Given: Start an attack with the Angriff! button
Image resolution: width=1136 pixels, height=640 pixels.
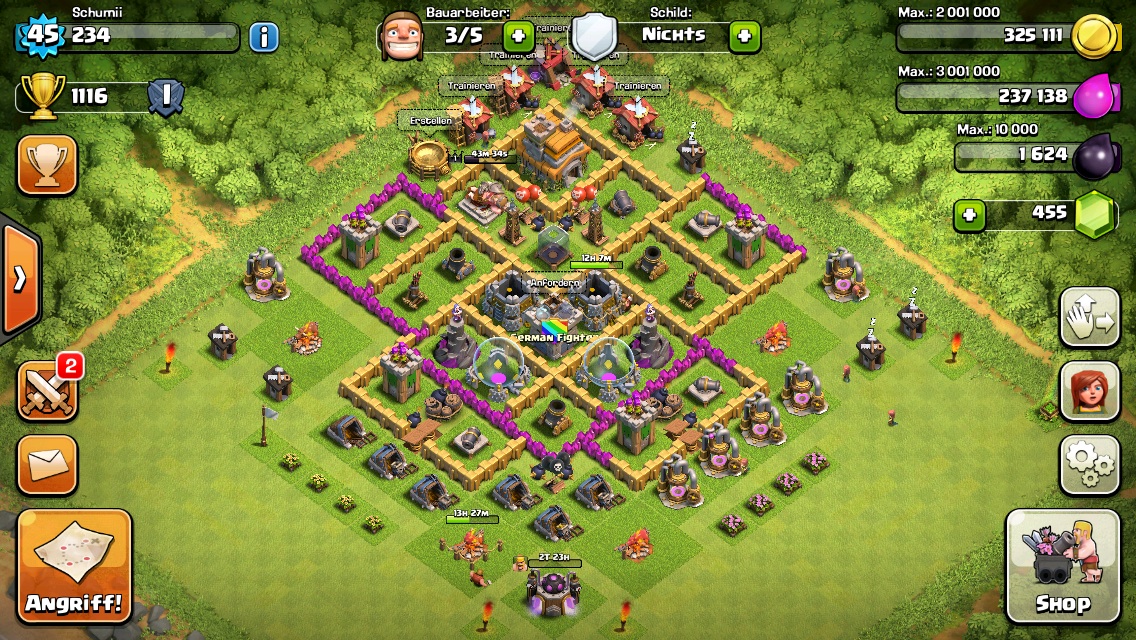Looking at the screenshot, I should [x=75, y=567].
